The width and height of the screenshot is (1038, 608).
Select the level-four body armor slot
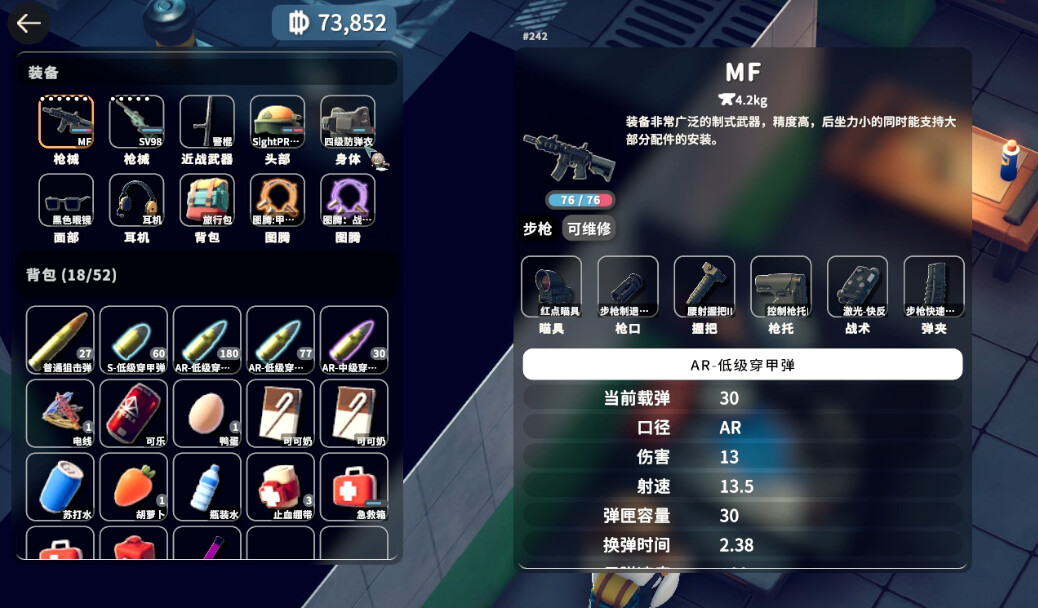(x=348, y=123)
